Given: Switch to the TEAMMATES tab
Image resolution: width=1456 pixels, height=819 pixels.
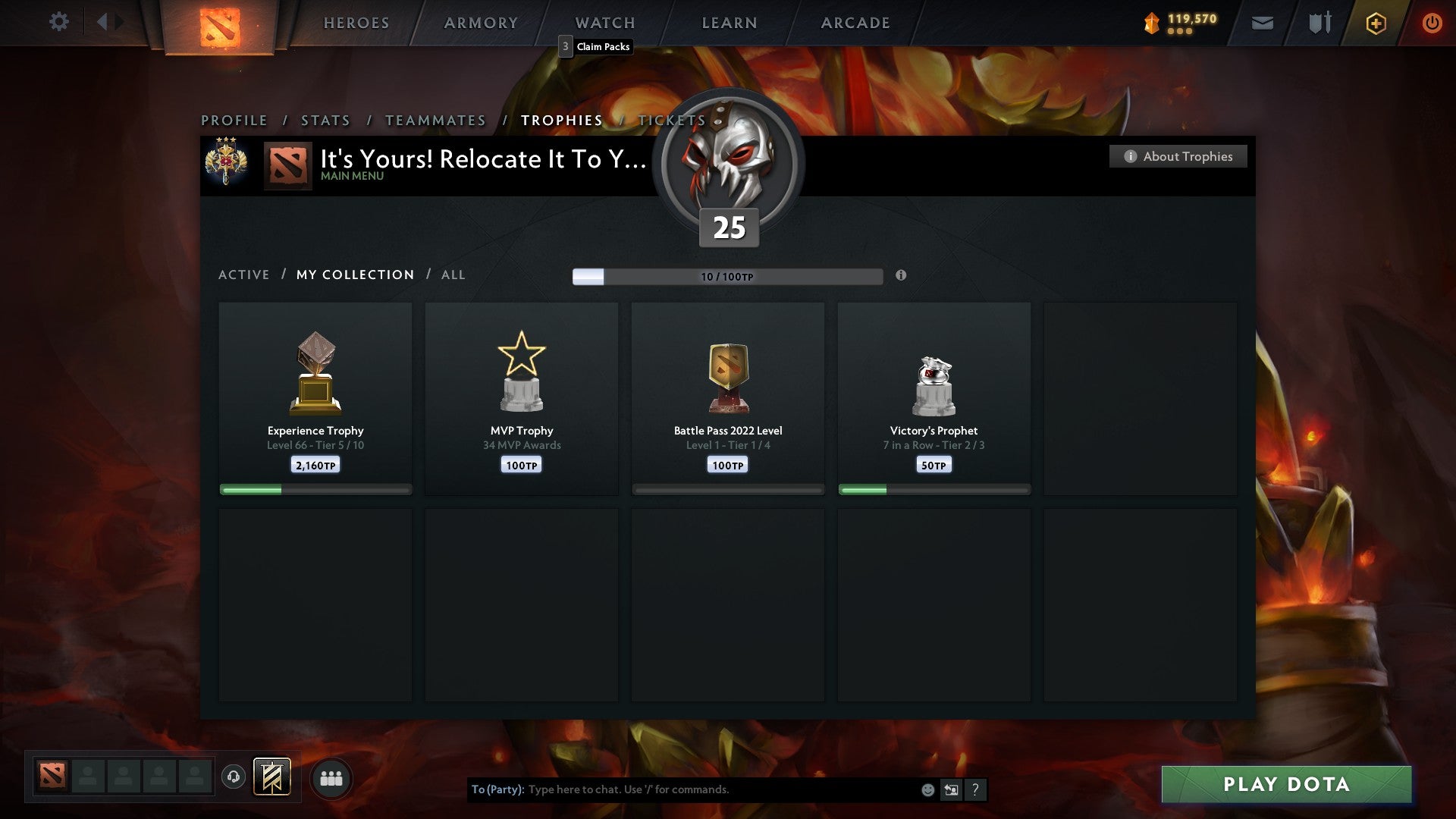Looking at the screenshot, I should coord(435,120).
